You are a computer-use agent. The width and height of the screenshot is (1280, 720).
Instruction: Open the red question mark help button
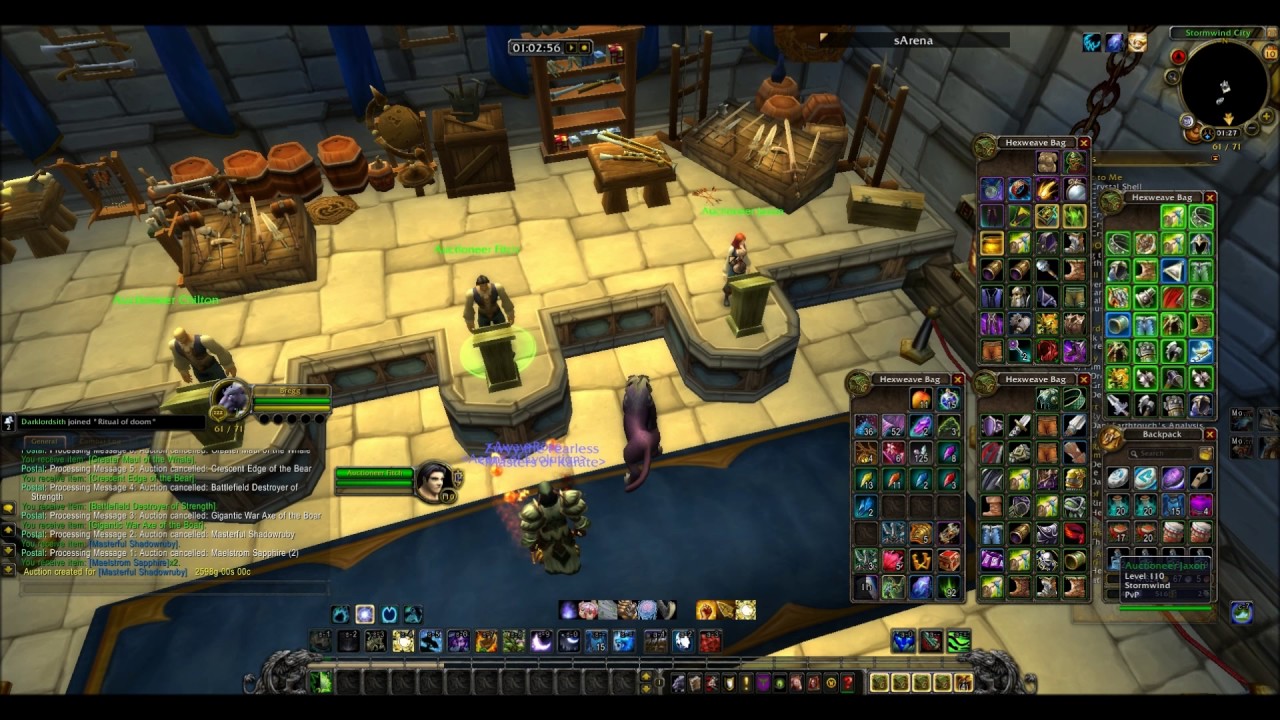point(848,683)
